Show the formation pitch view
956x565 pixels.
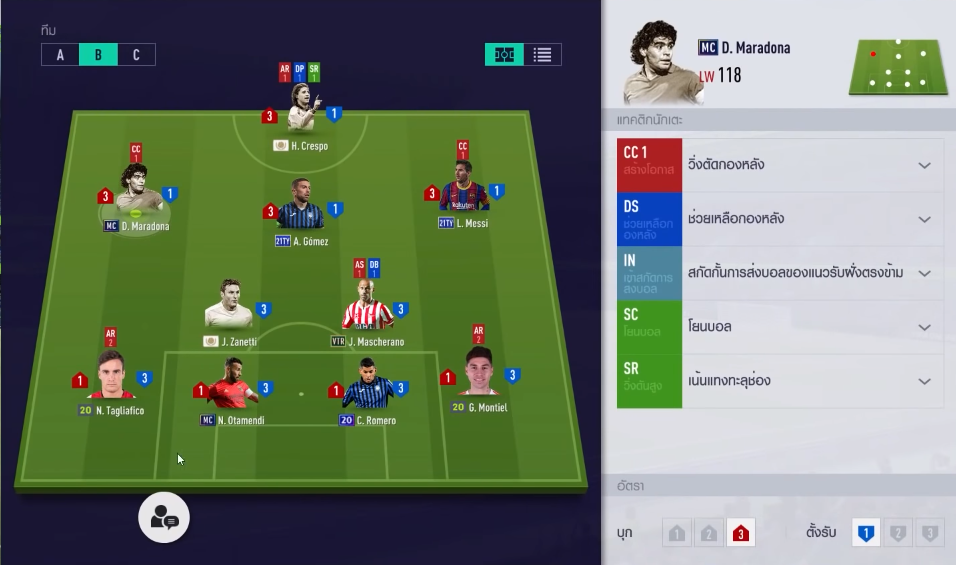(x=504, y=55)
